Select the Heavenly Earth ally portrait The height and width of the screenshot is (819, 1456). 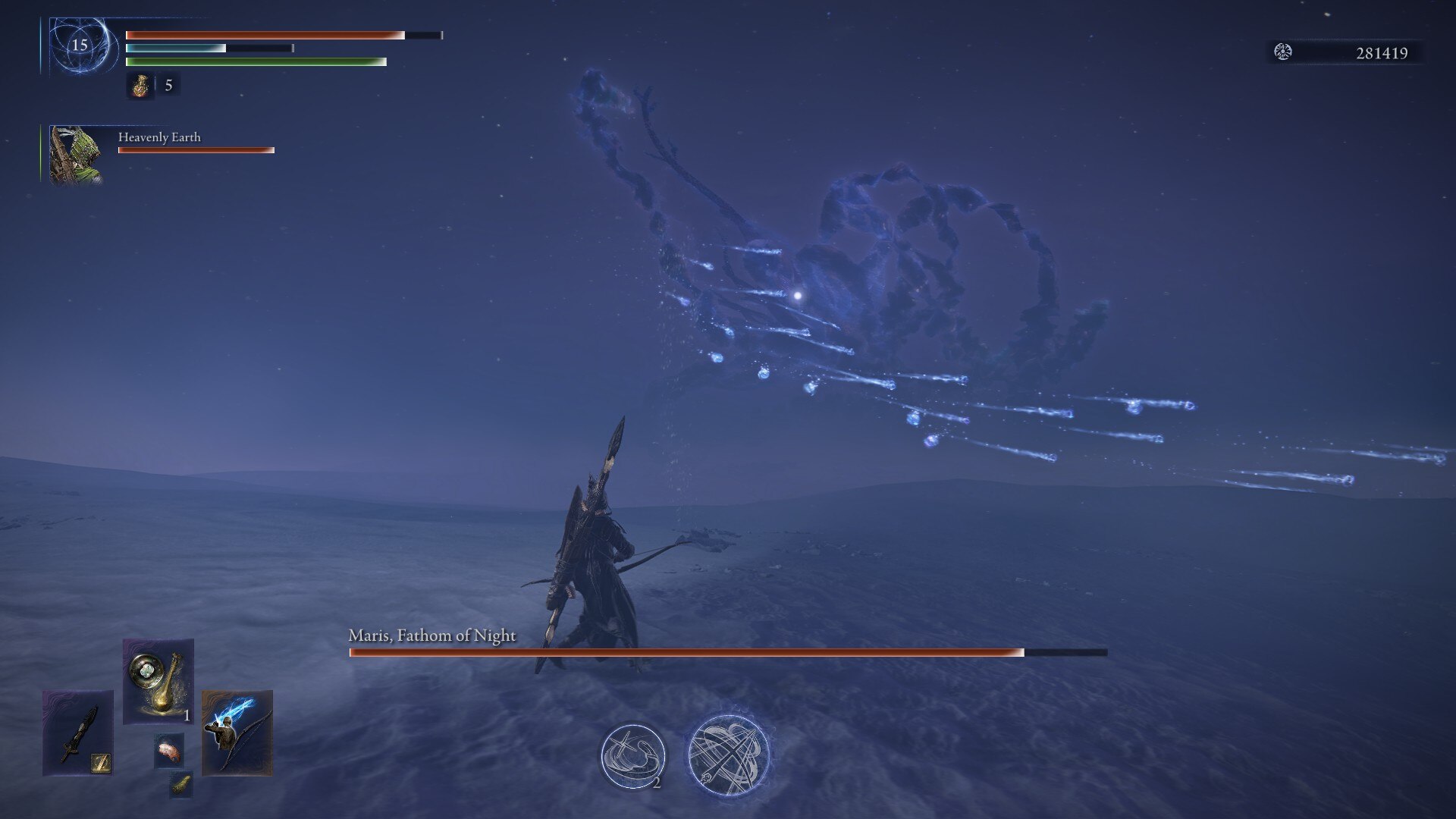pos(75,155)
